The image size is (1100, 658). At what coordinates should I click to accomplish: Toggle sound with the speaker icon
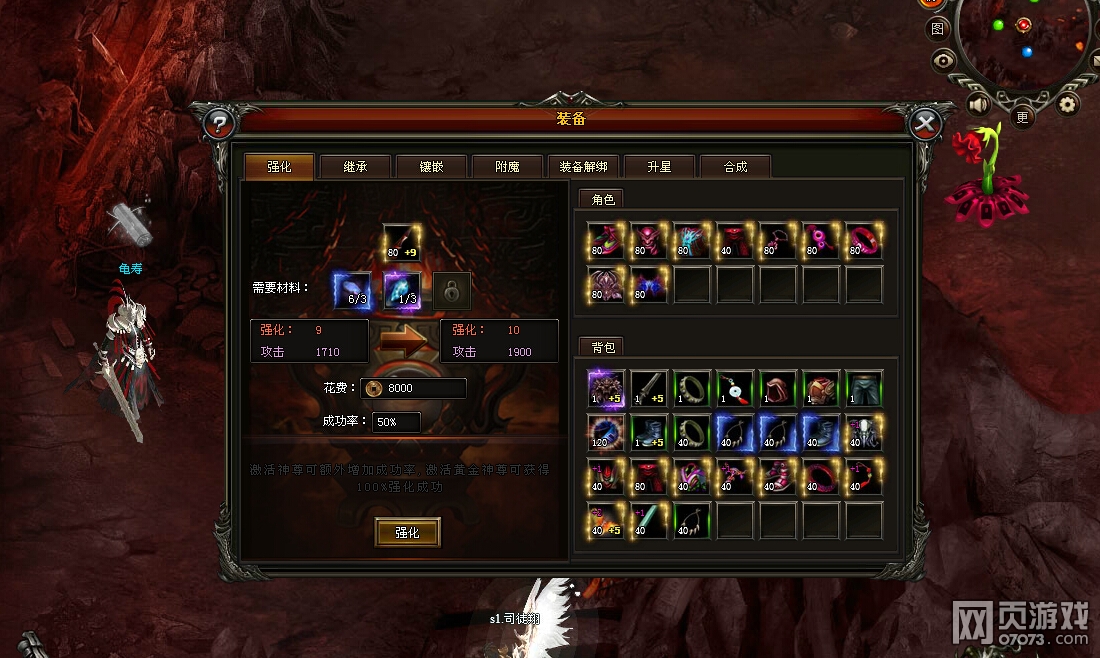pyautogui.click(x=979, y=104)
